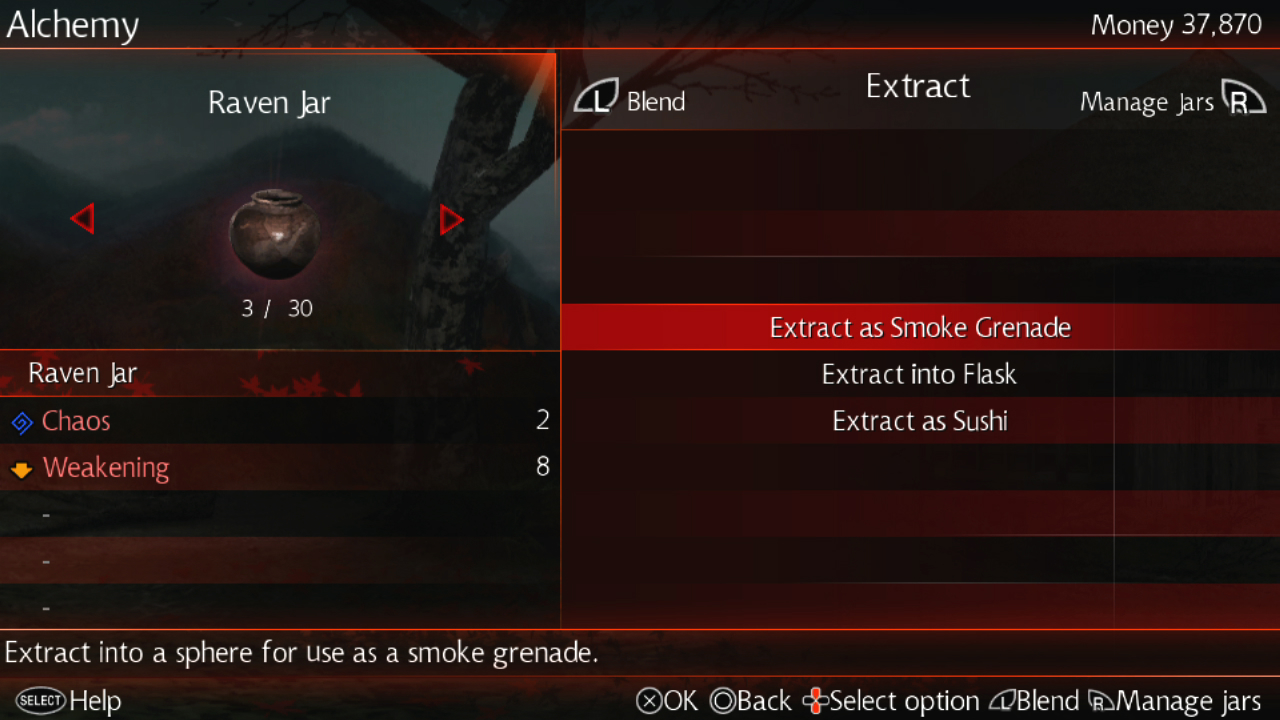Select the Chaos ingredient row

[x=278, y=421]
